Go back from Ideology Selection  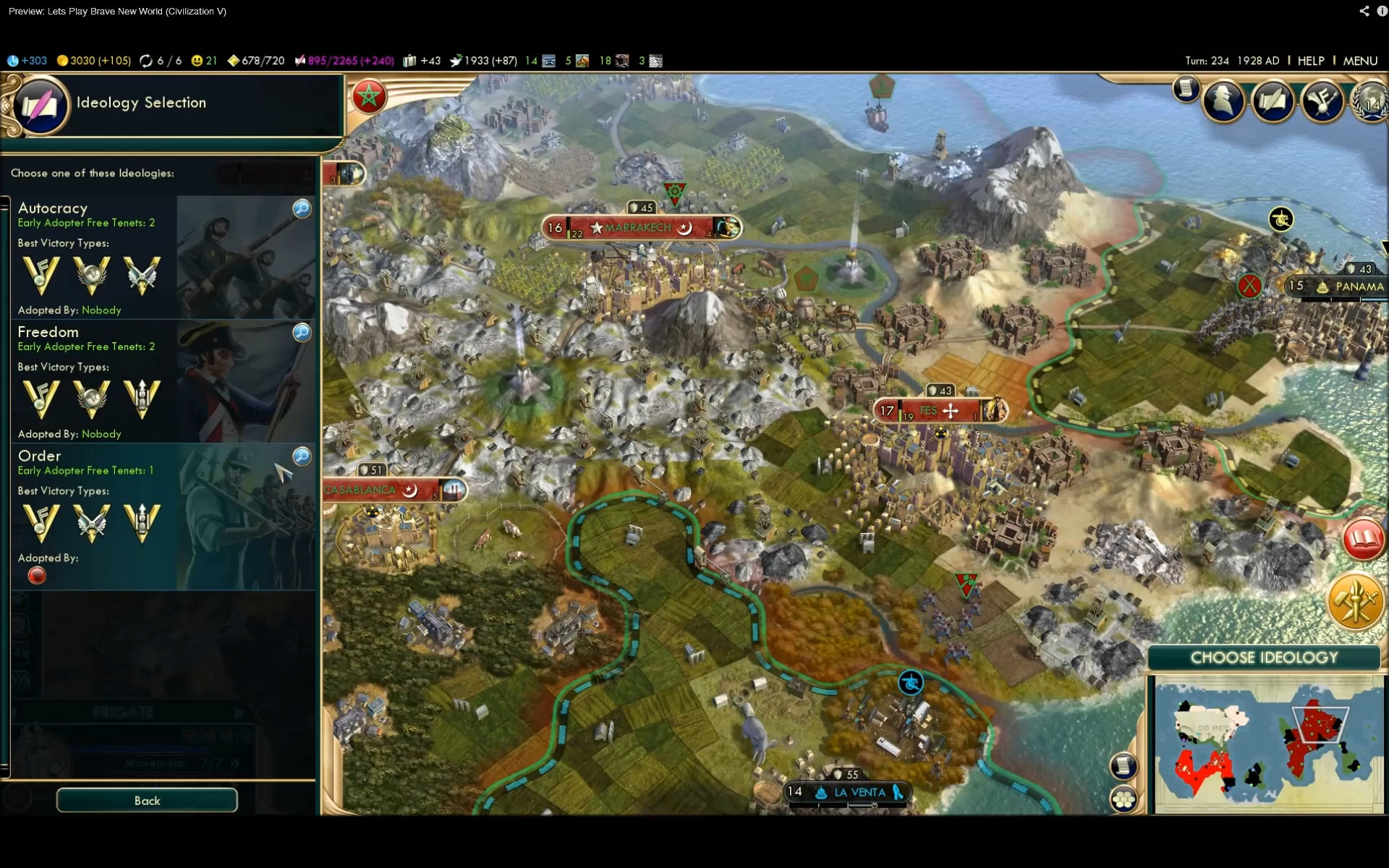[x=147, y=800]
